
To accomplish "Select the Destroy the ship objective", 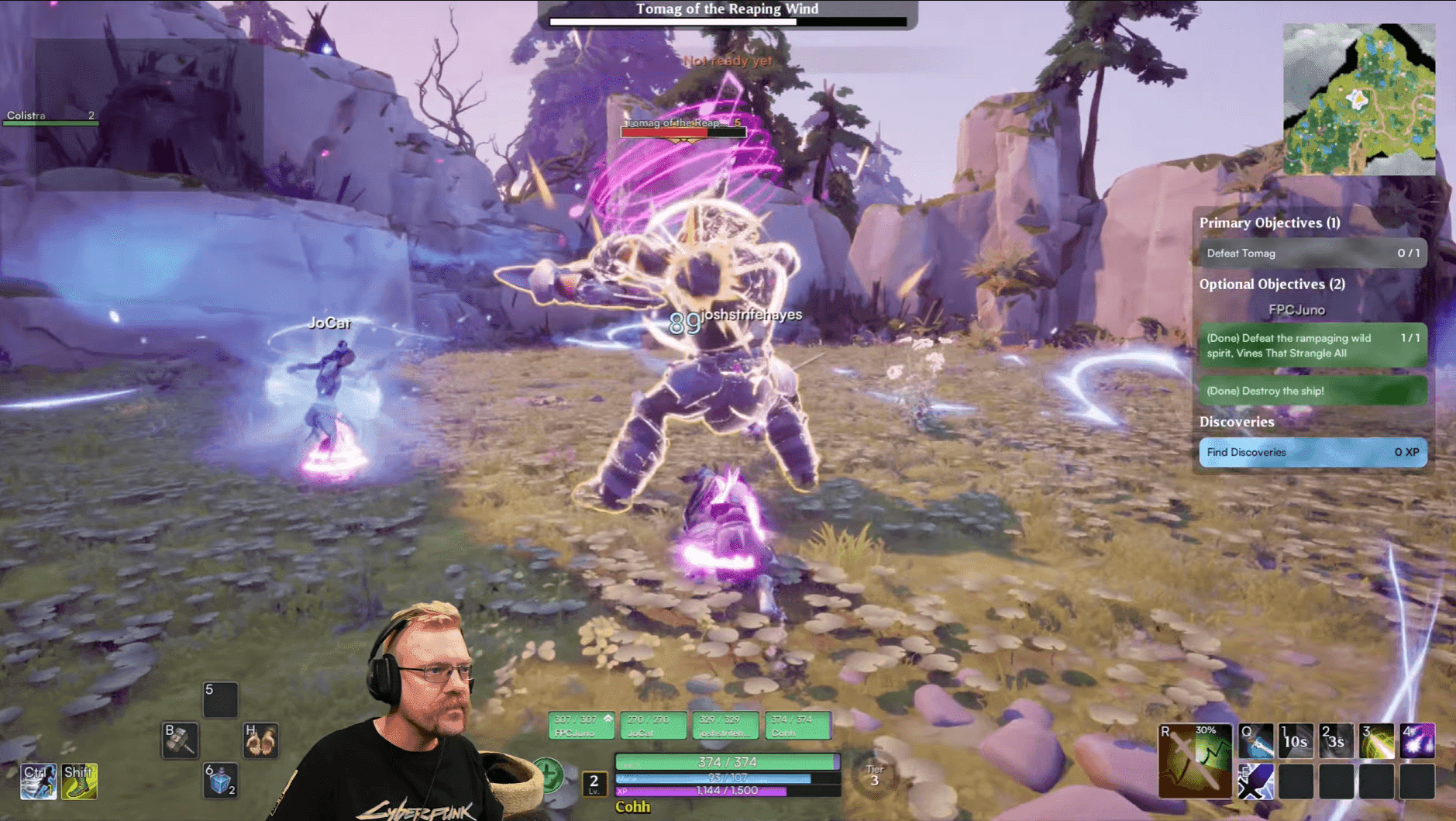I will pos(1312,391).
